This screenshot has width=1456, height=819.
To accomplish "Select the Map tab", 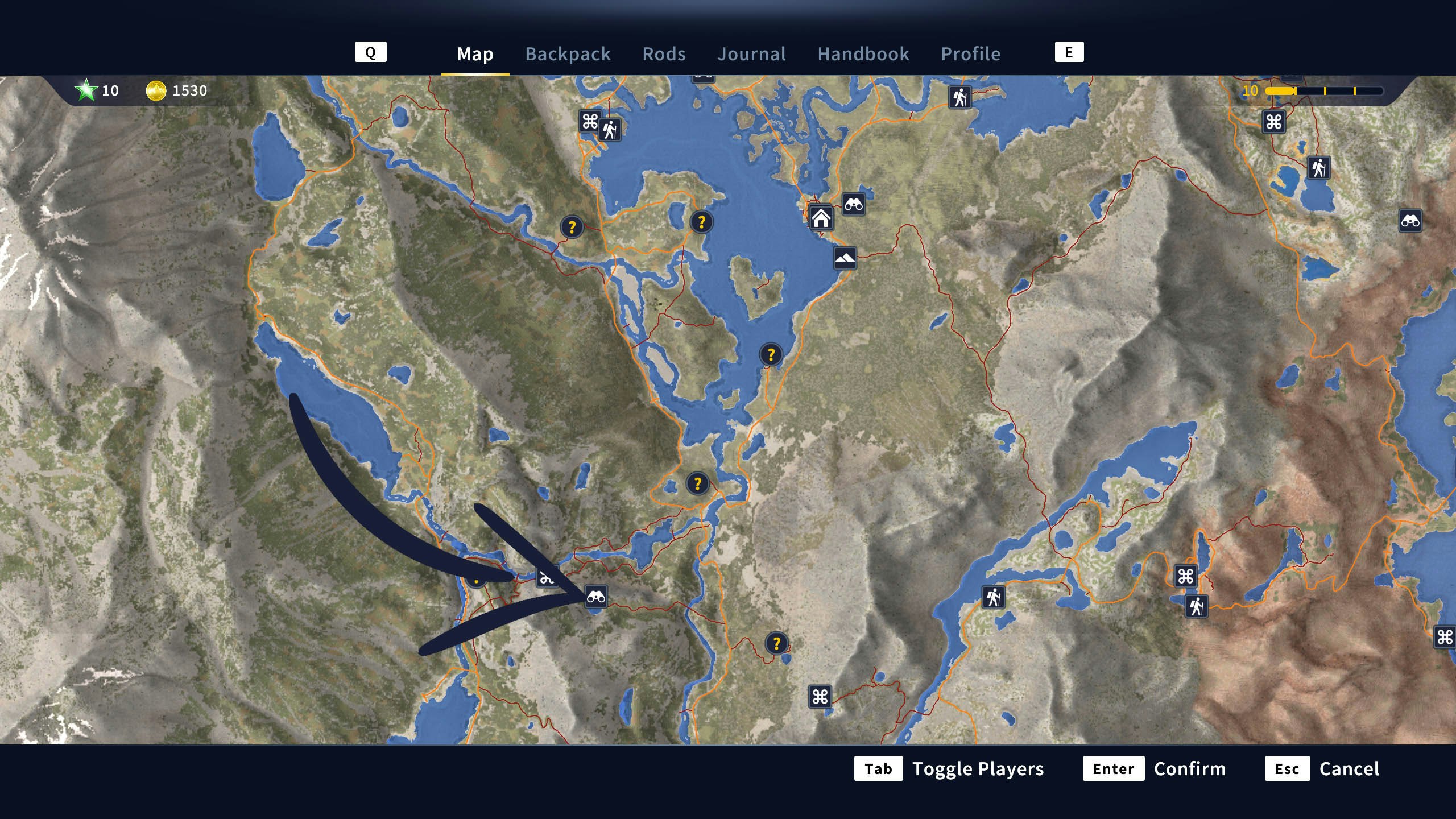I will (x=475, y=54).
